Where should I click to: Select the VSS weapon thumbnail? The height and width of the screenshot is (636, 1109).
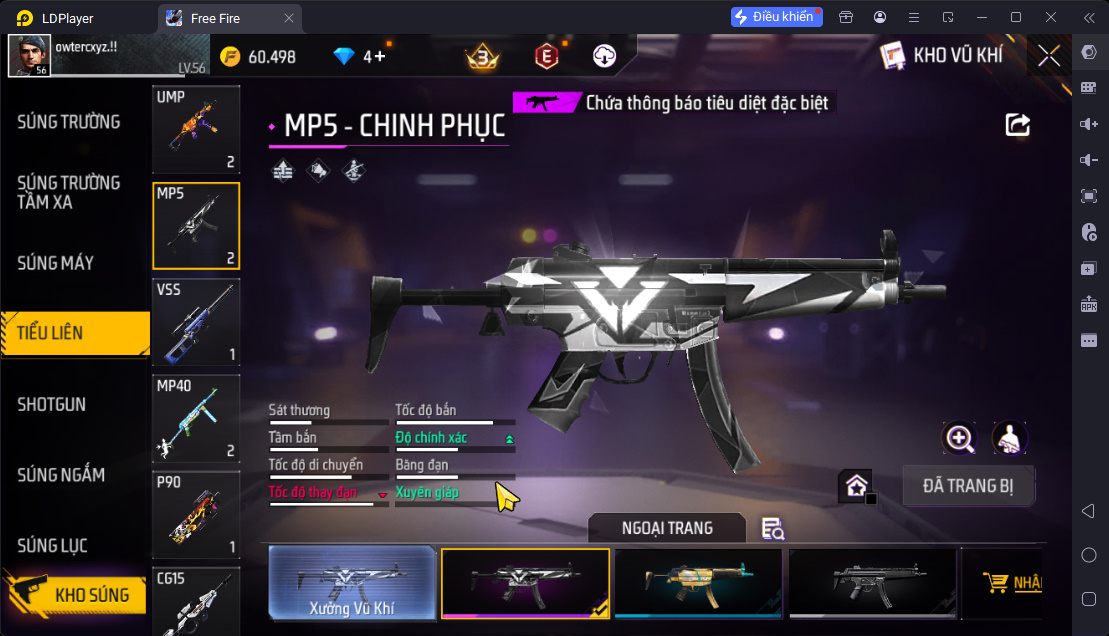point(196,322)
